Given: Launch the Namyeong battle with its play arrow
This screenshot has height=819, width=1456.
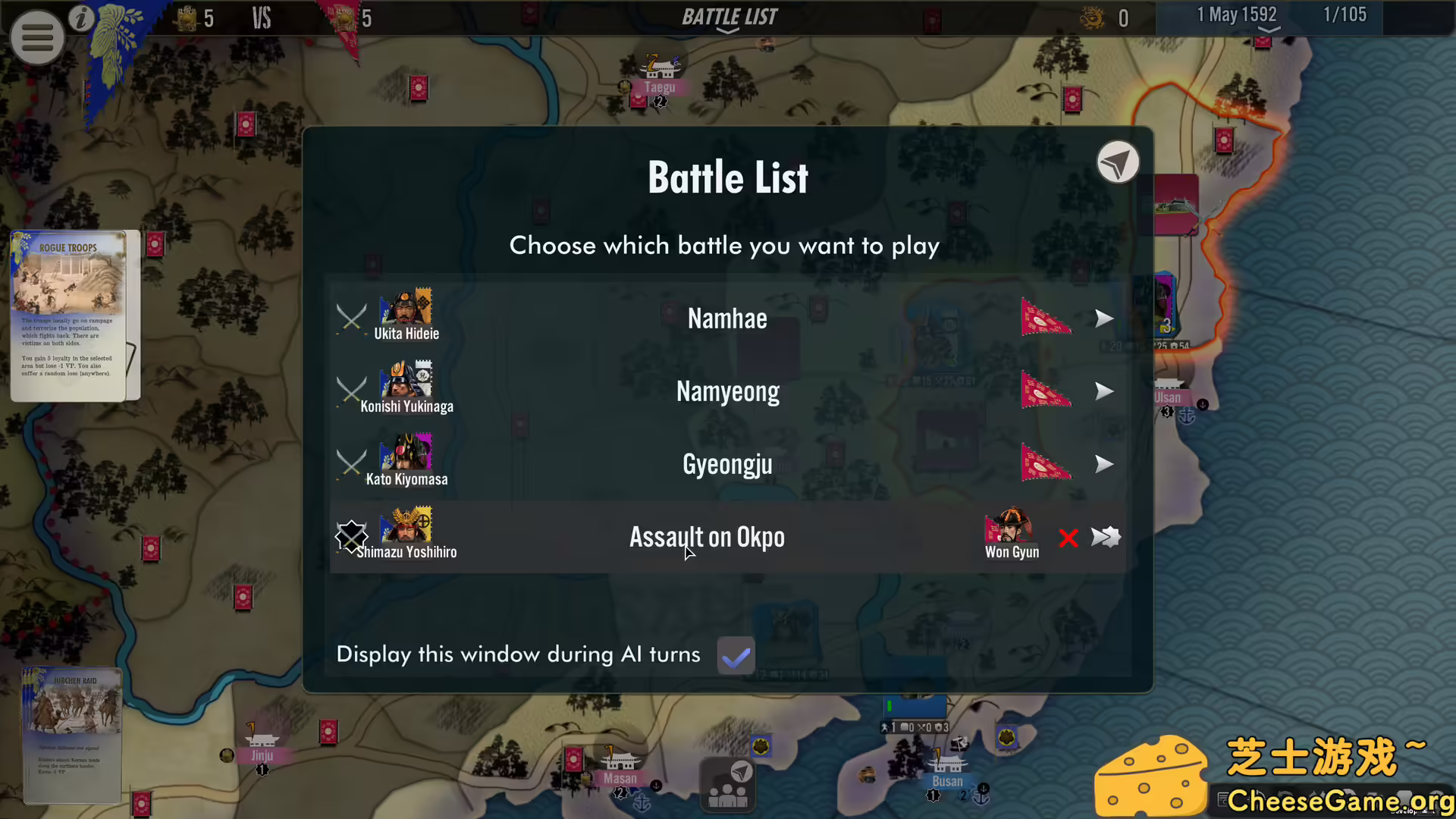Looking at the screenshot, I should [x=1104, y=391].
